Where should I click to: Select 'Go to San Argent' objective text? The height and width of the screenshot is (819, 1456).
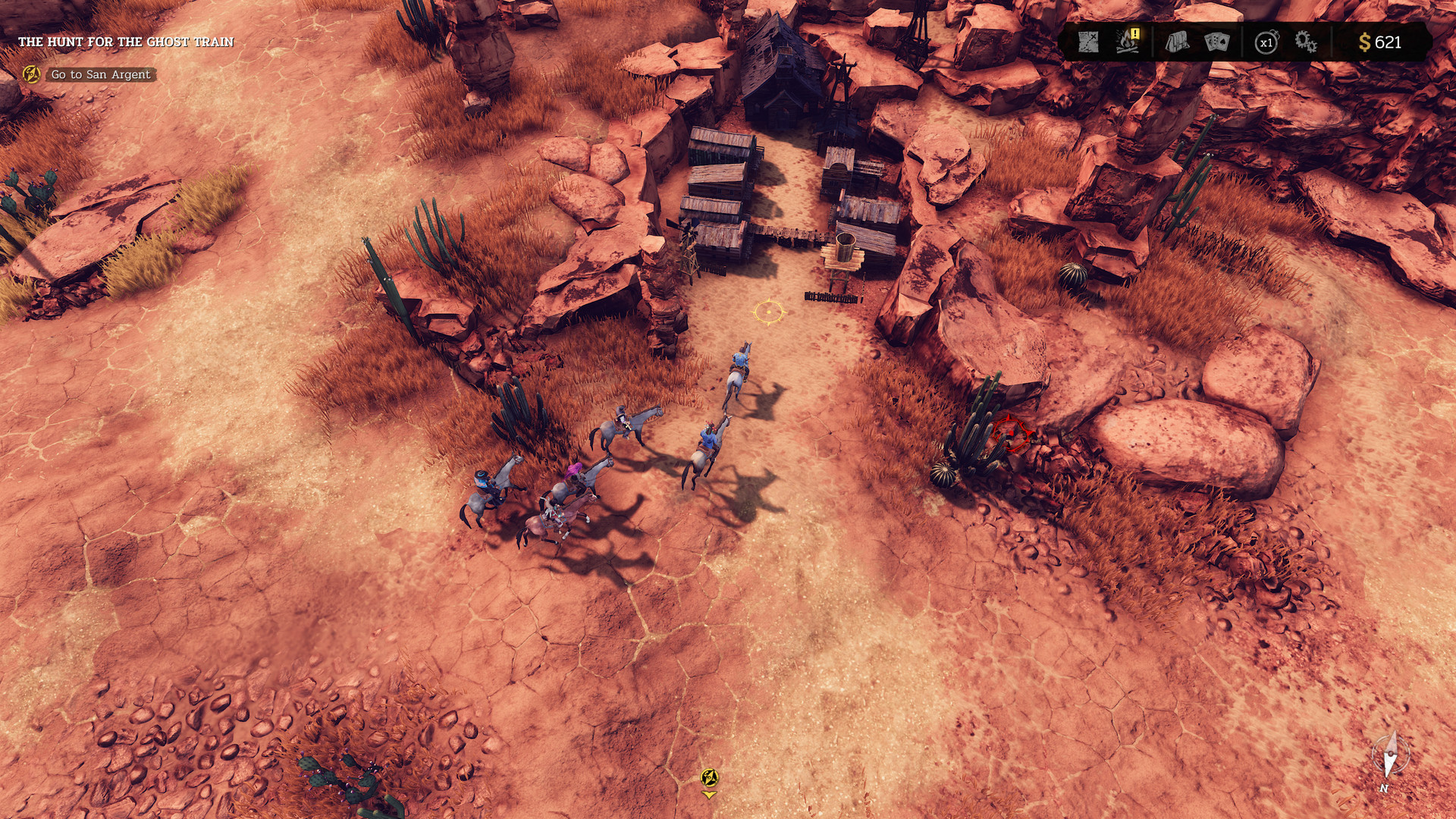click(x=99, y=75)
